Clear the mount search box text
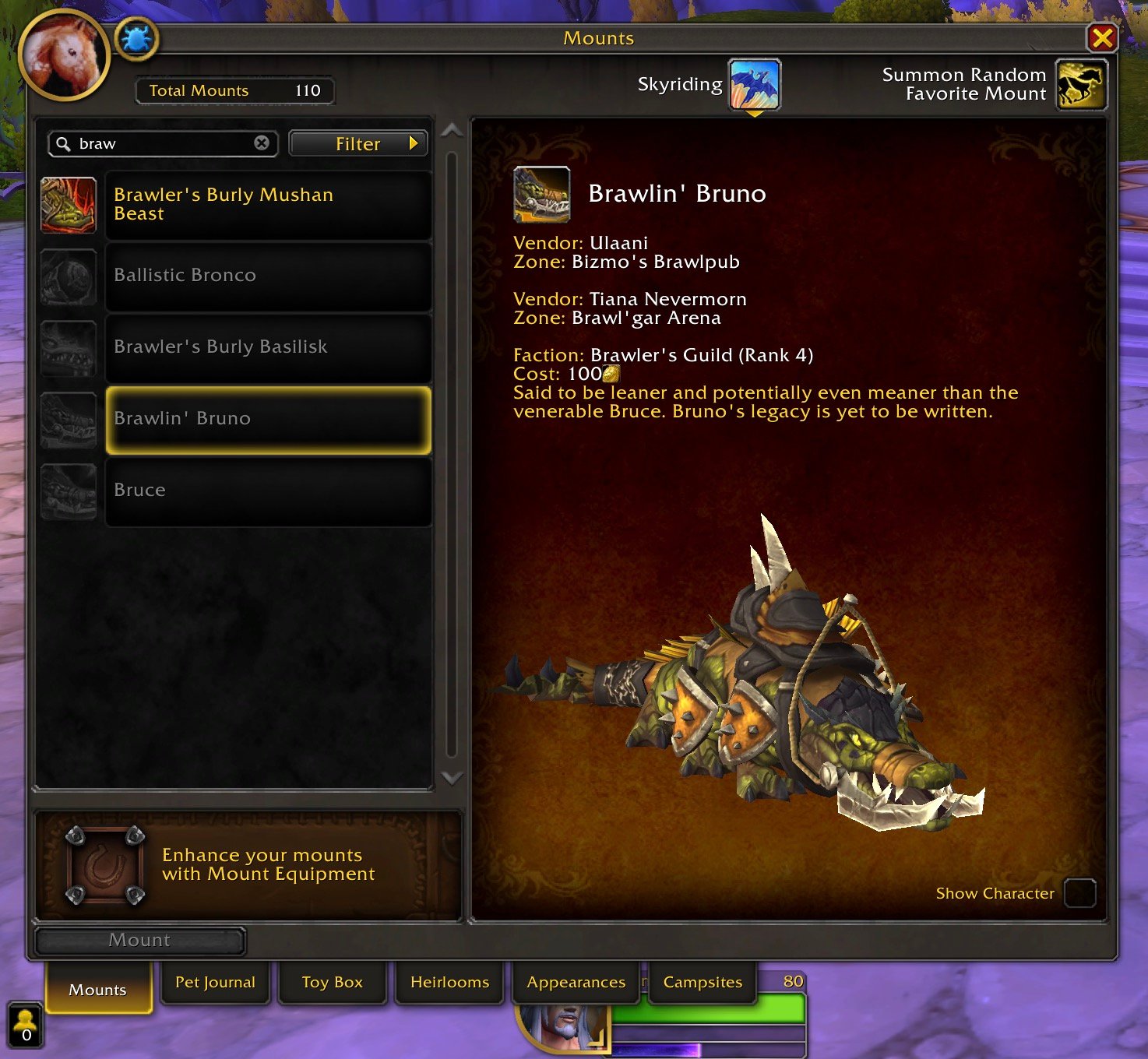 click(262, 143)
